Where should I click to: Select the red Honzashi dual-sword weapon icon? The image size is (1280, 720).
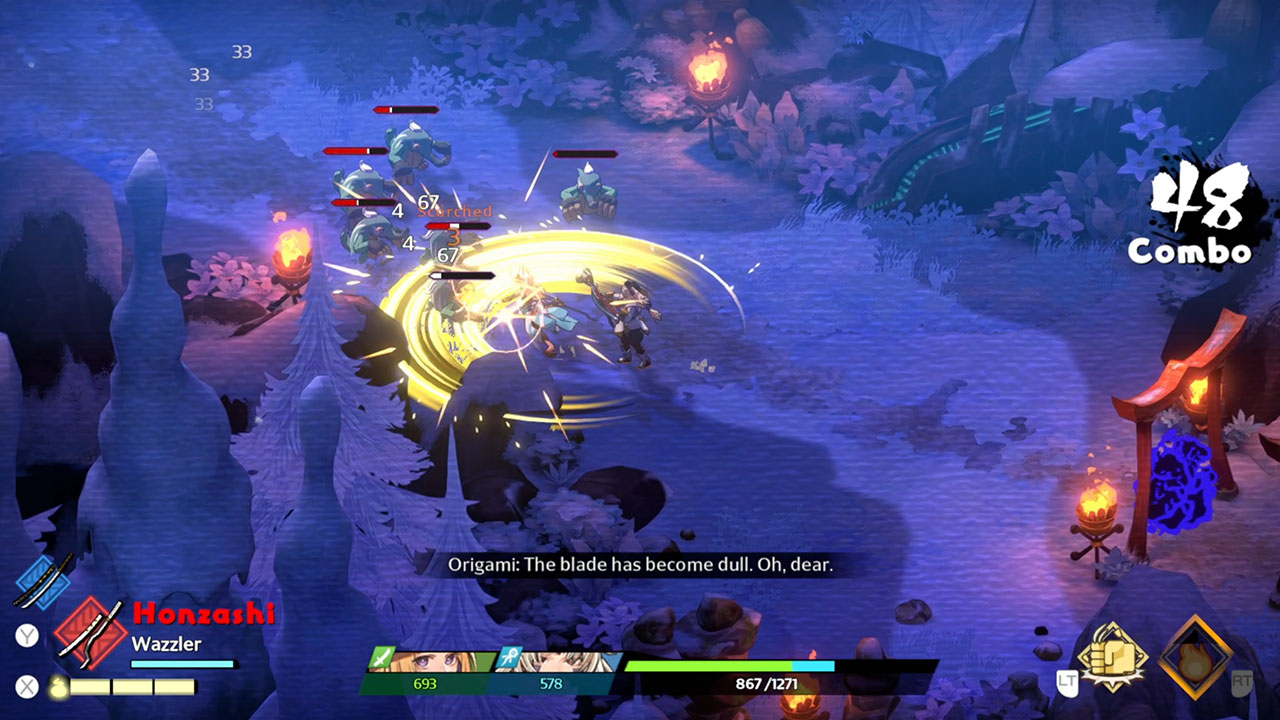coord(89,632)
